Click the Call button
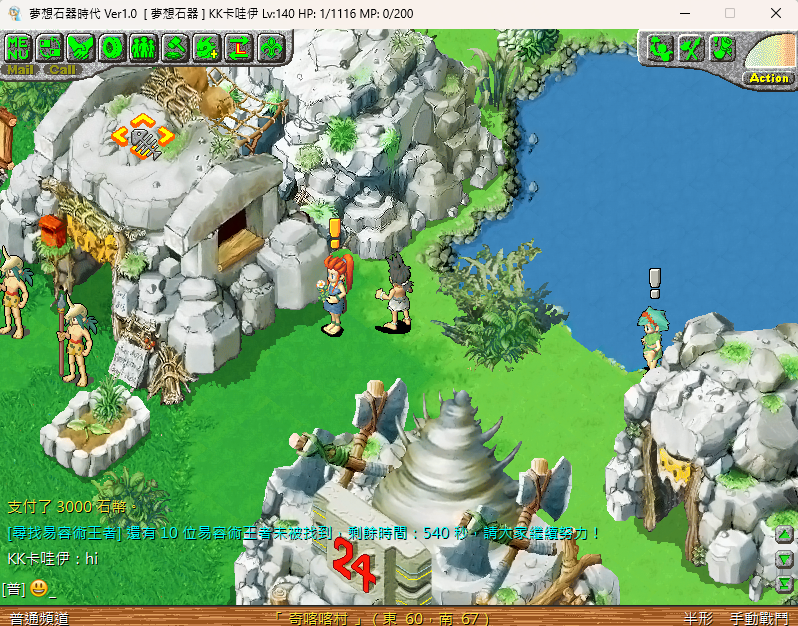This screenshot has width=798, height=626. (62, 70)
